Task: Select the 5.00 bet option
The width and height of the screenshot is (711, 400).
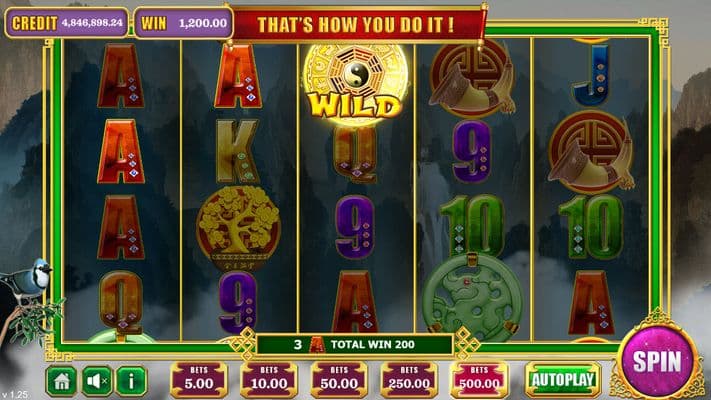Action: pos(198,380)
